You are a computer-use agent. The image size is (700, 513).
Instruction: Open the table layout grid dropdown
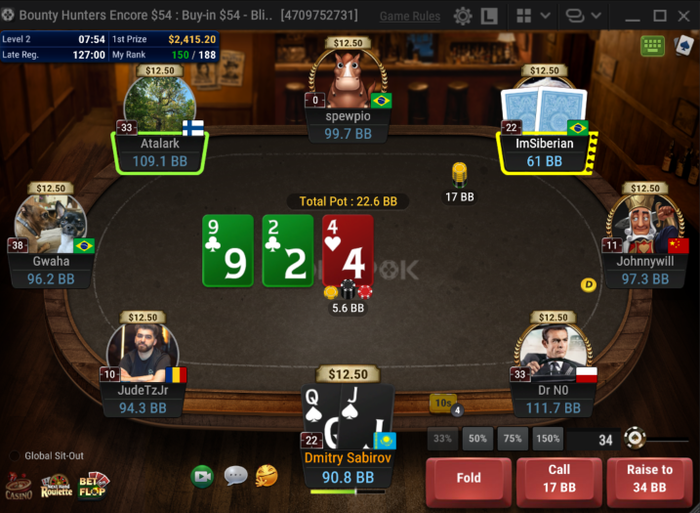click(x=531, y=16)
